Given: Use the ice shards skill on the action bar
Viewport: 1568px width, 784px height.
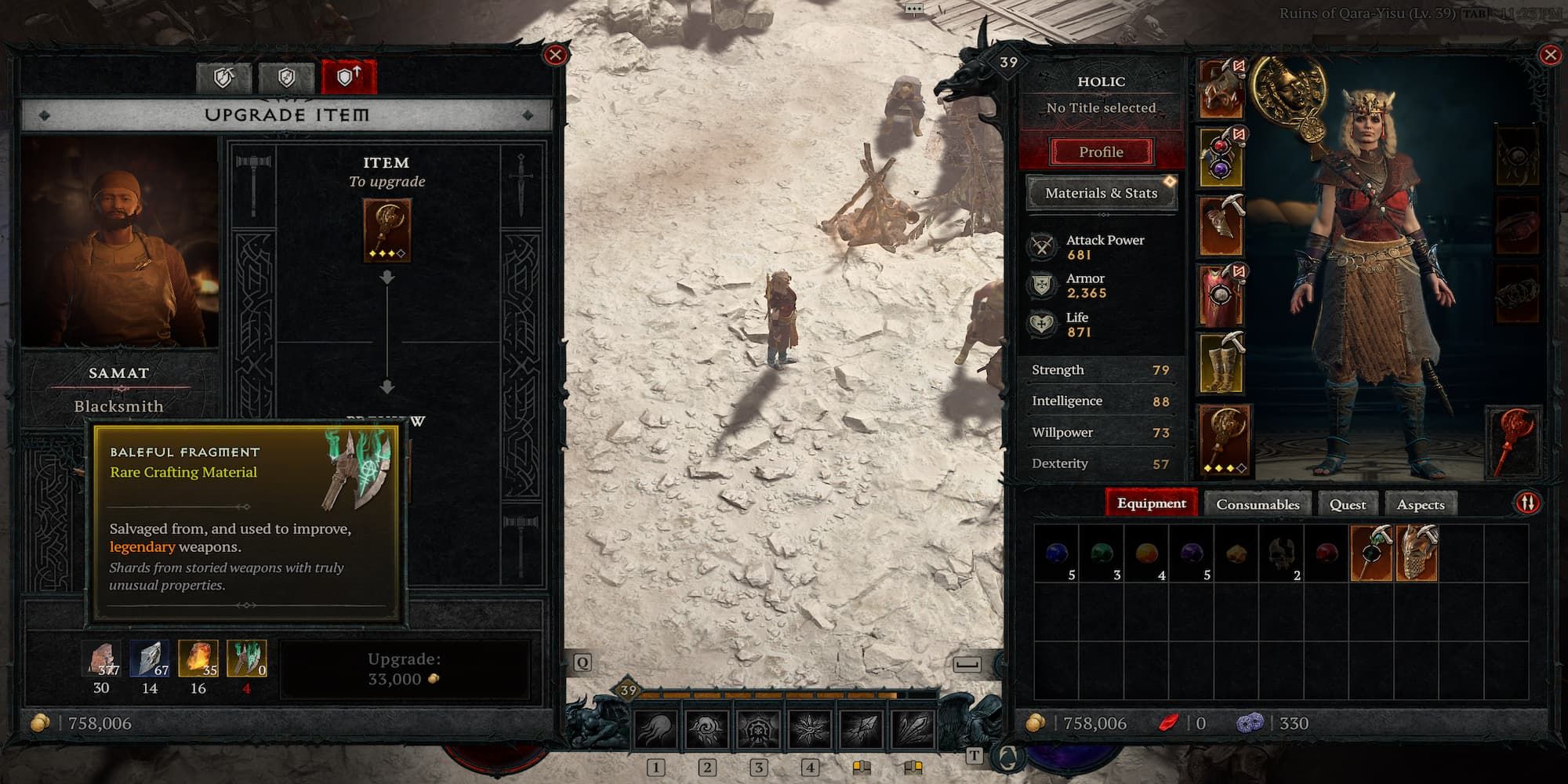Looking at the screenshot, I should (x=913, y=728).
